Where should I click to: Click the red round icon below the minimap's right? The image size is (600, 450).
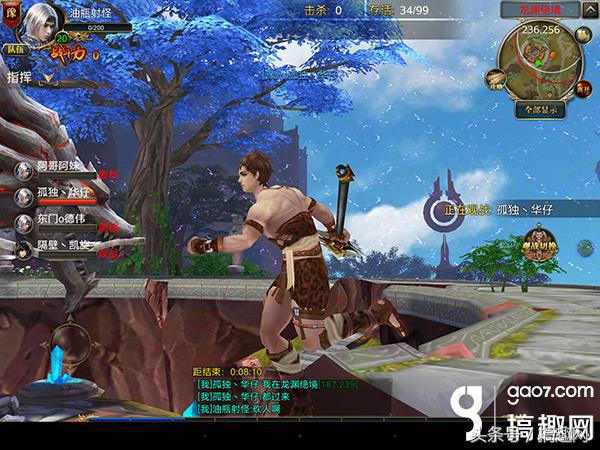581,90
